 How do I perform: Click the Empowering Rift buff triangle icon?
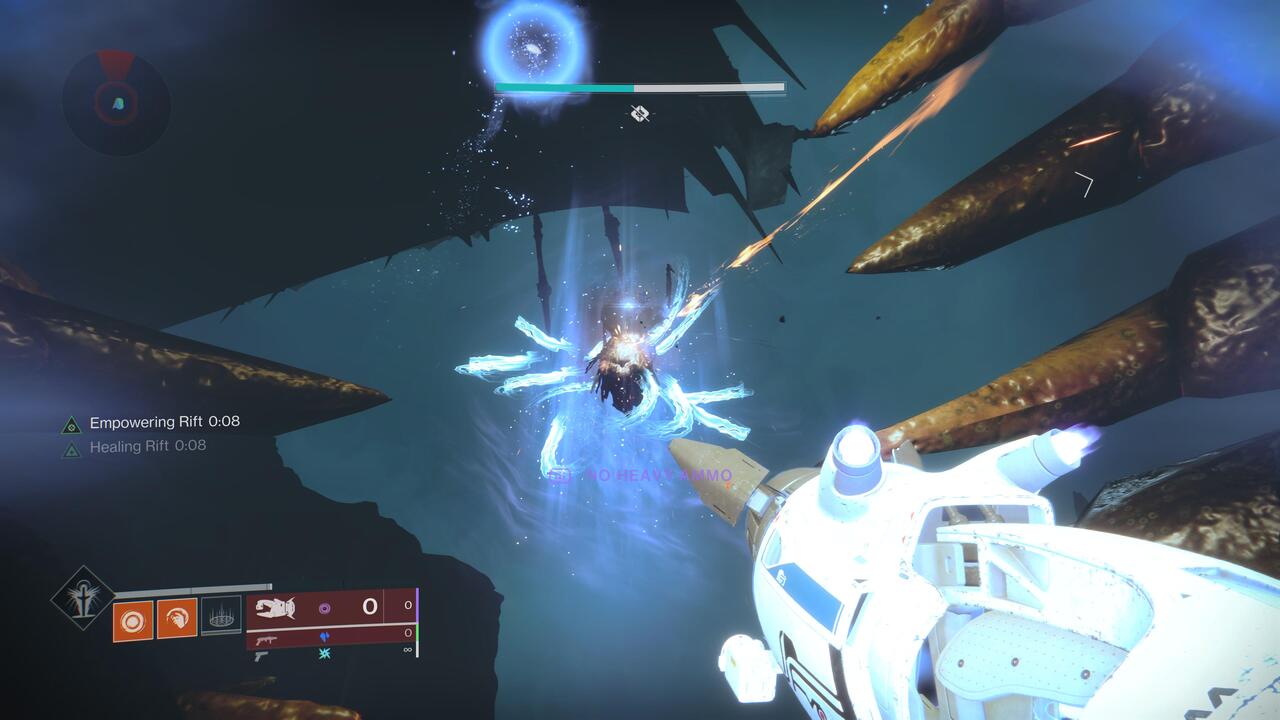(x=70, y=423)
